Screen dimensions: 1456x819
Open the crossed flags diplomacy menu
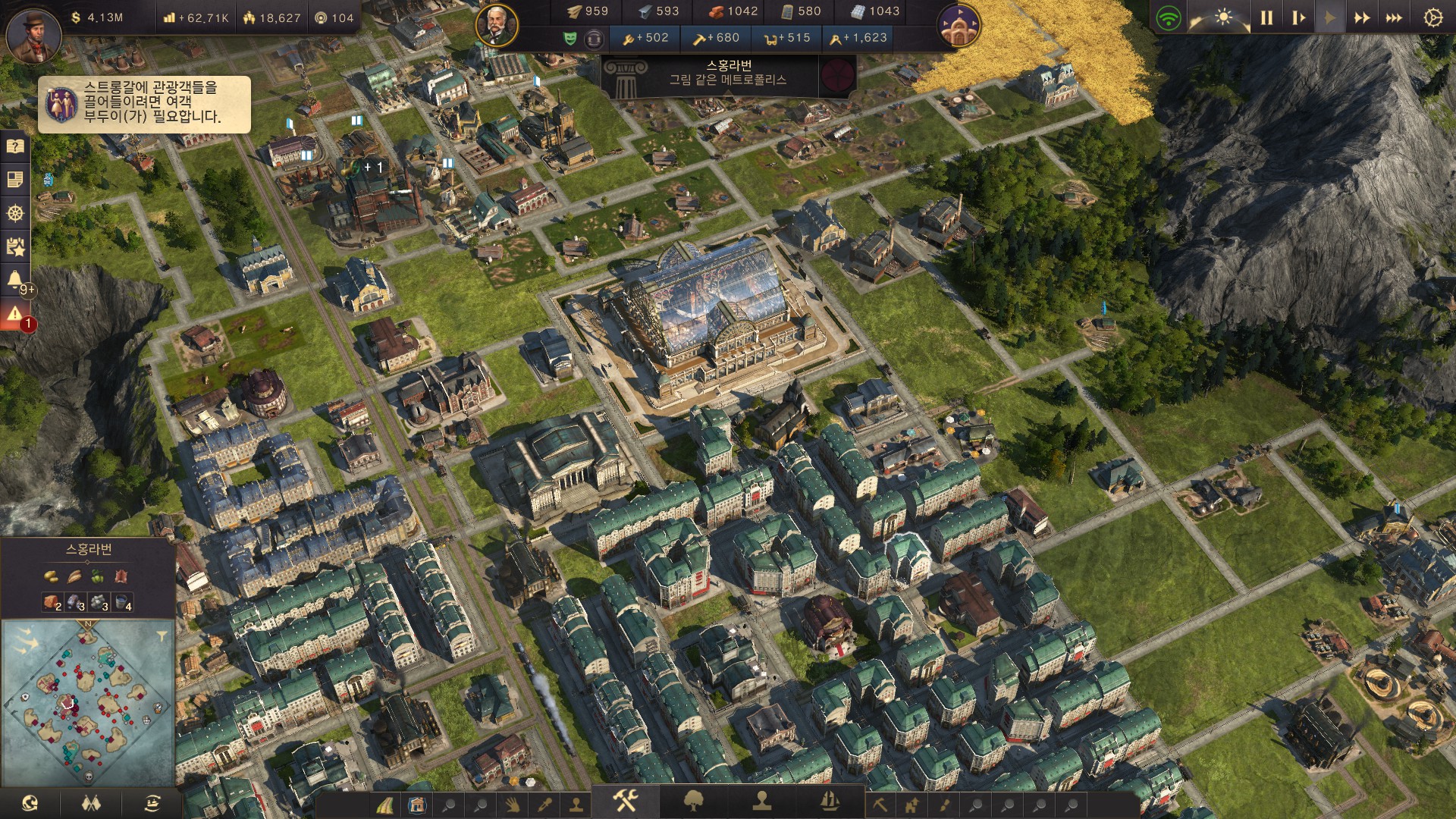pos(91,803)
